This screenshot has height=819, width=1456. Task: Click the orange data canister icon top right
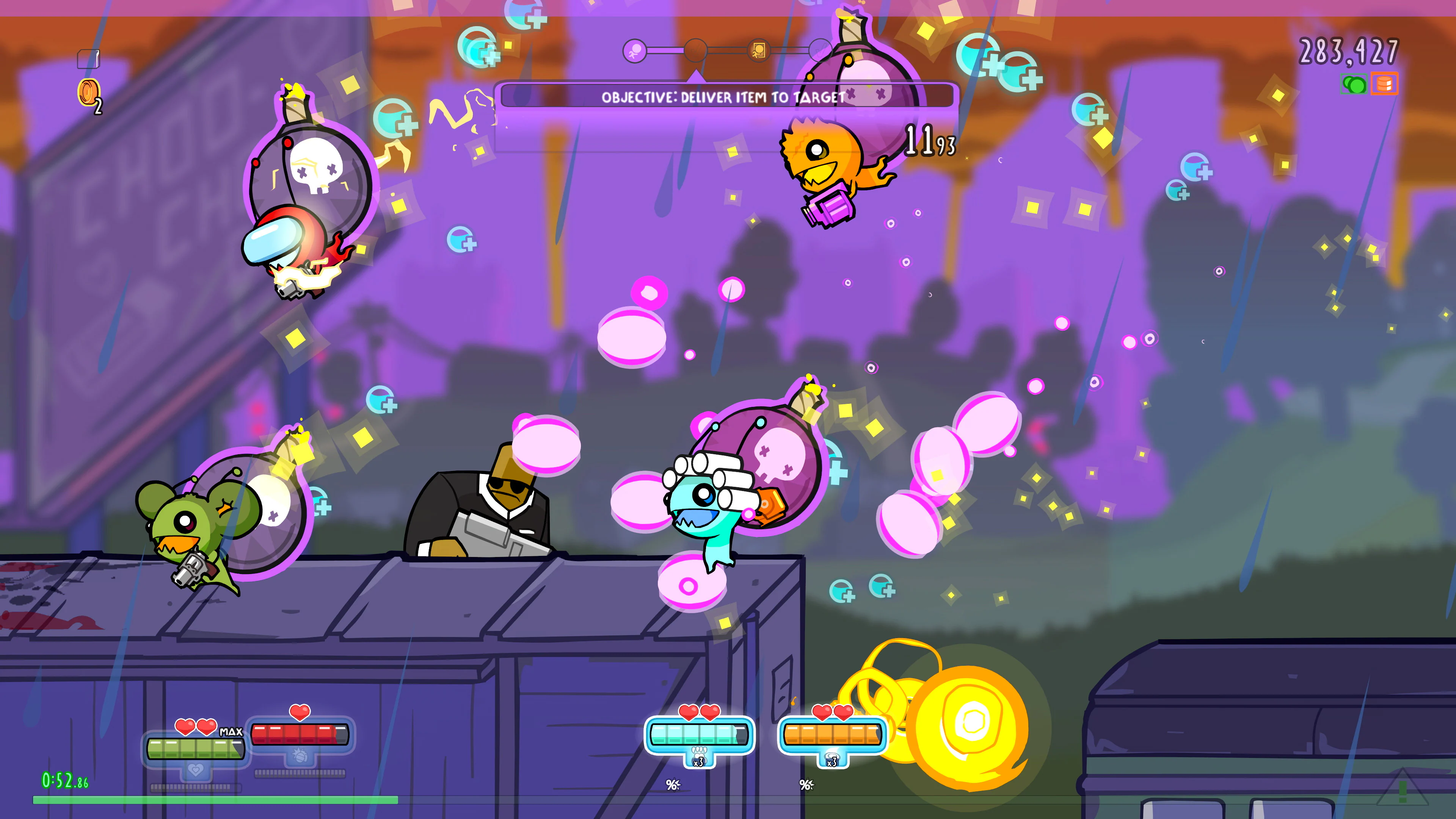(x=1384, y=84)
